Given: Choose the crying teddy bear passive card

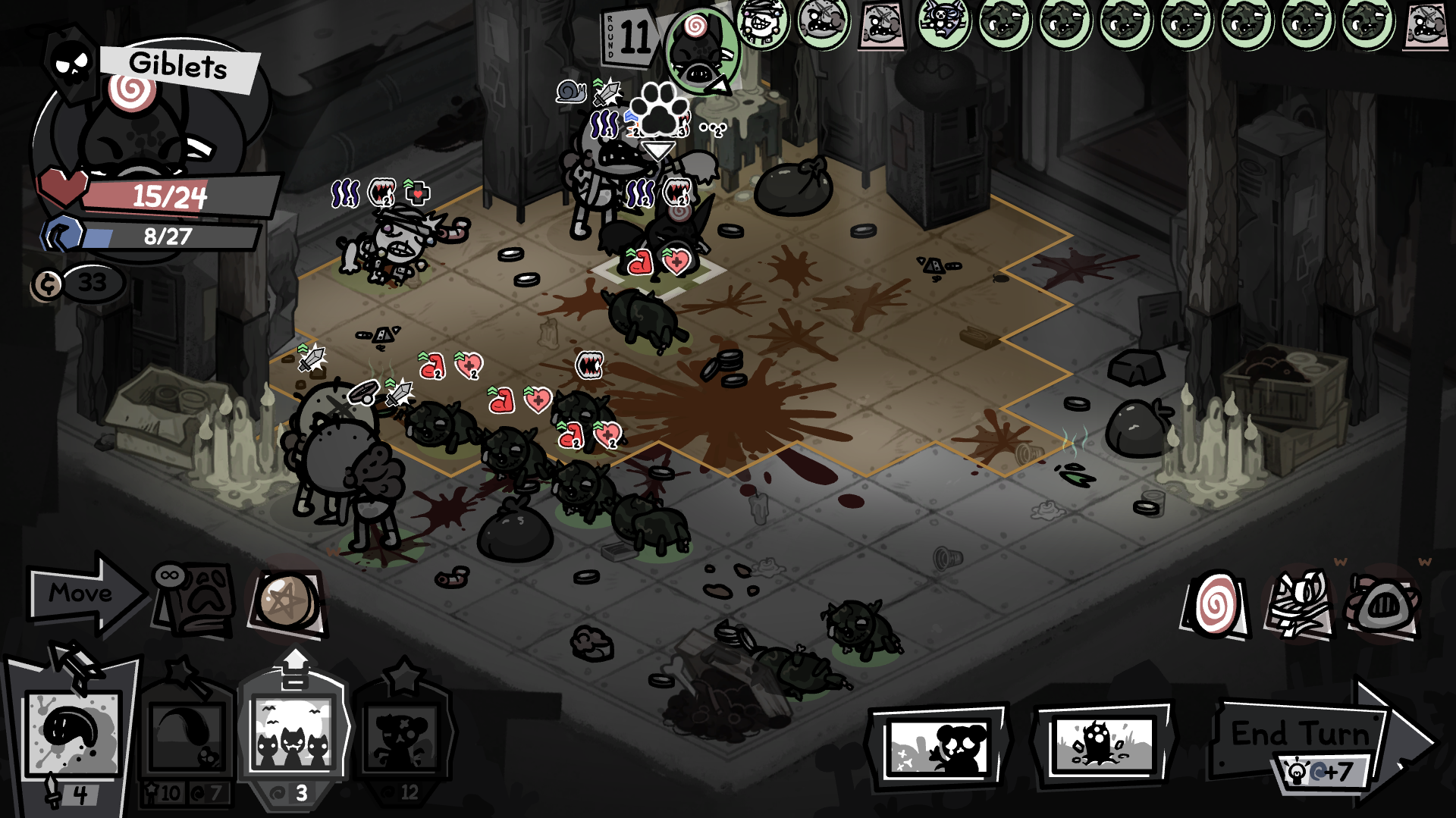Looking at the screenshot, I should pyautogui.click(x=942, y=747).
